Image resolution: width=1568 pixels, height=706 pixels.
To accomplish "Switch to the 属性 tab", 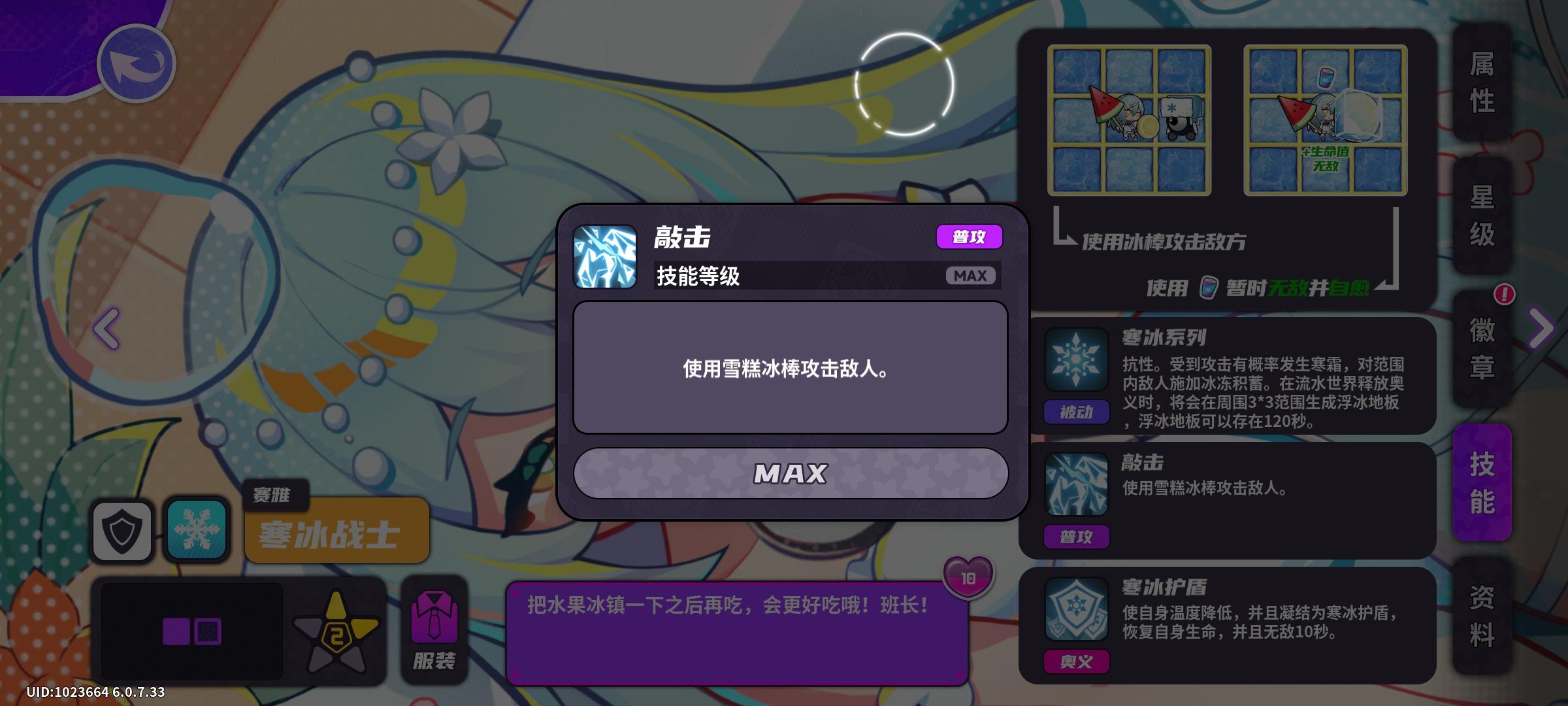I will click(1482, 82).
